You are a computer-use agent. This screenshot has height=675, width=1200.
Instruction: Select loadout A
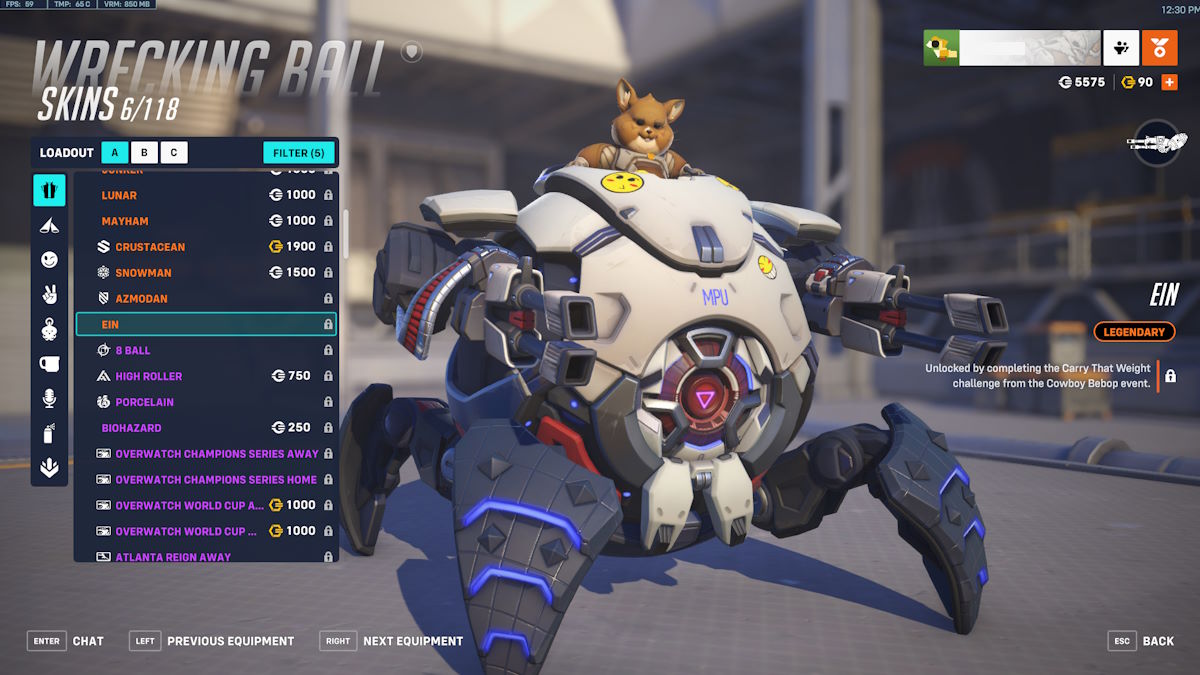pyautogui.click(x=115, y=153)
